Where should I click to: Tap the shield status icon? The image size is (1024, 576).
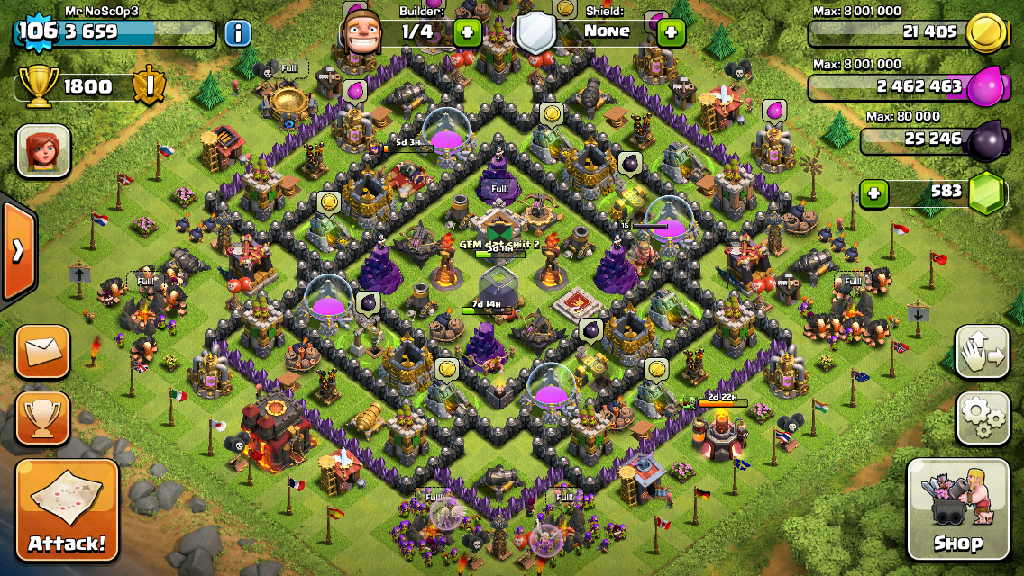click(x=536, y=32)
